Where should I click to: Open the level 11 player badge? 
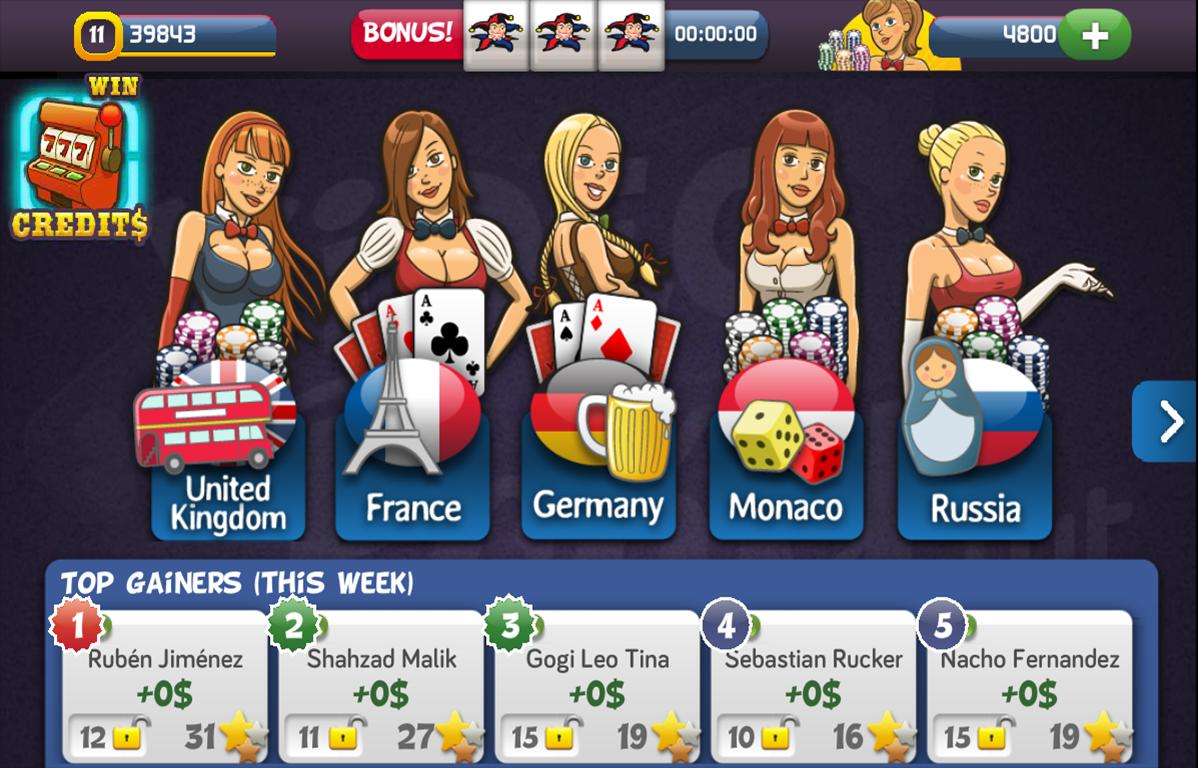(x=97, y=36)
